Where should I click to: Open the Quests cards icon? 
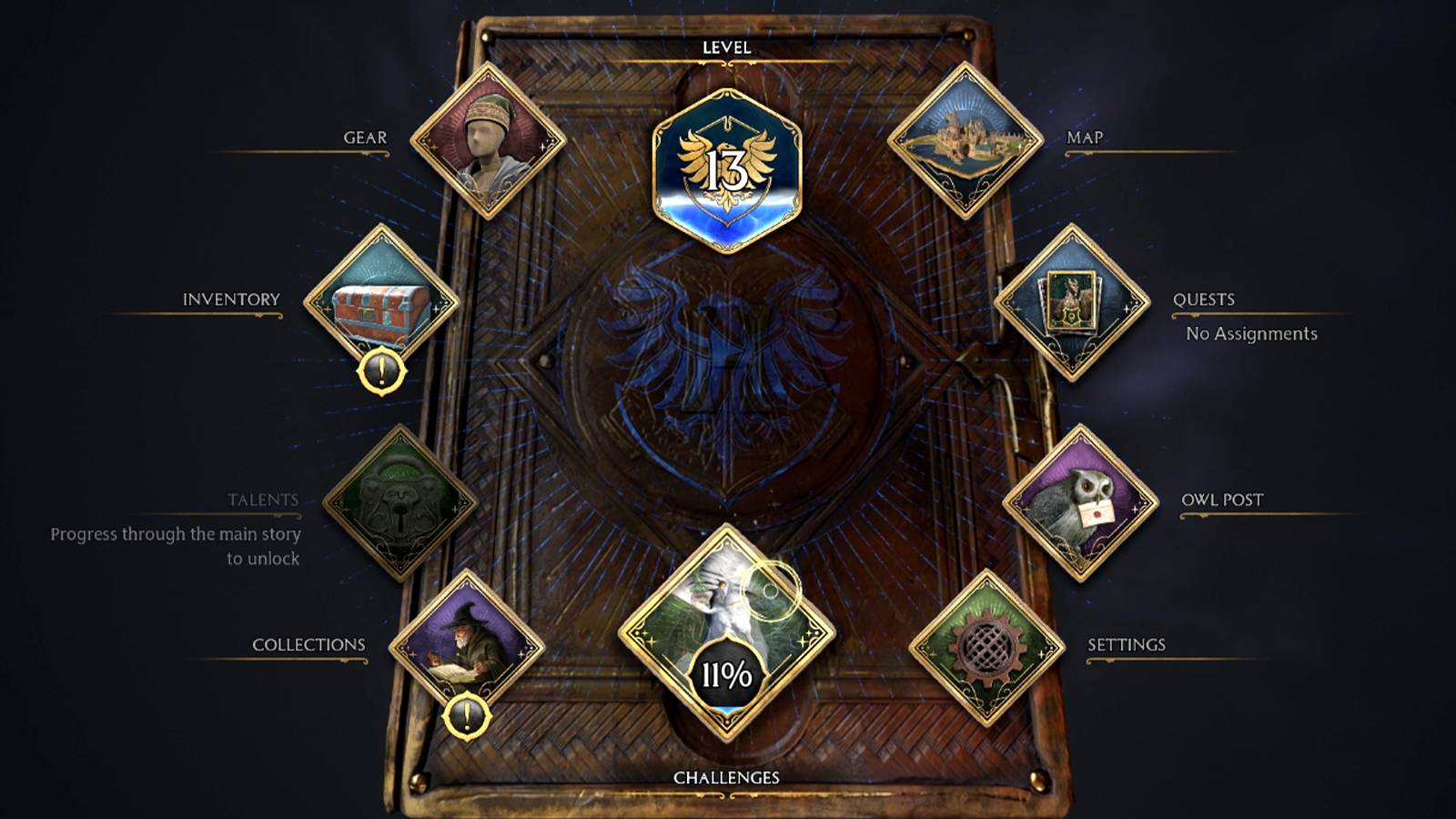tap(1072, 302)
